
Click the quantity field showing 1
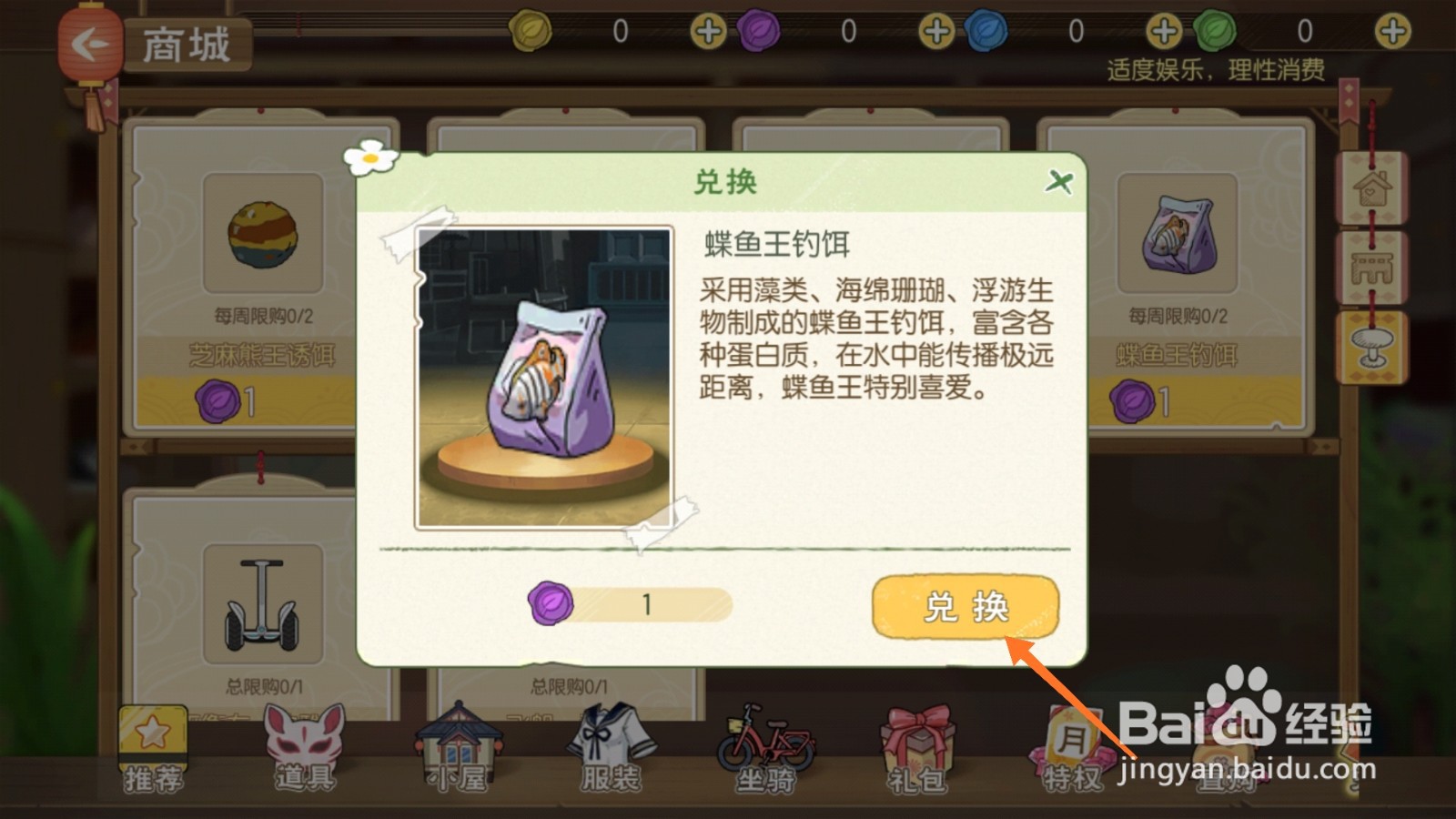pyautogui.click(x=648, y=603)
